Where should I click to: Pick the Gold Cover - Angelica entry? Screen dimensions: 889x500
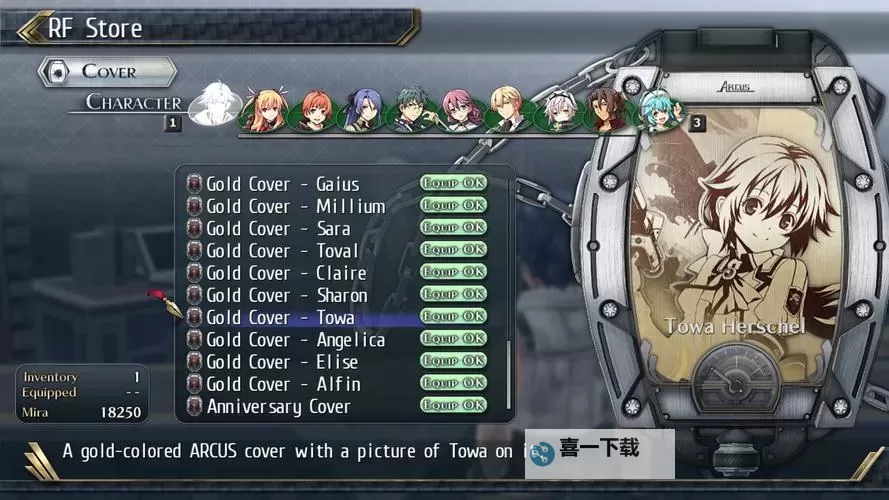(x=295, y=340)
